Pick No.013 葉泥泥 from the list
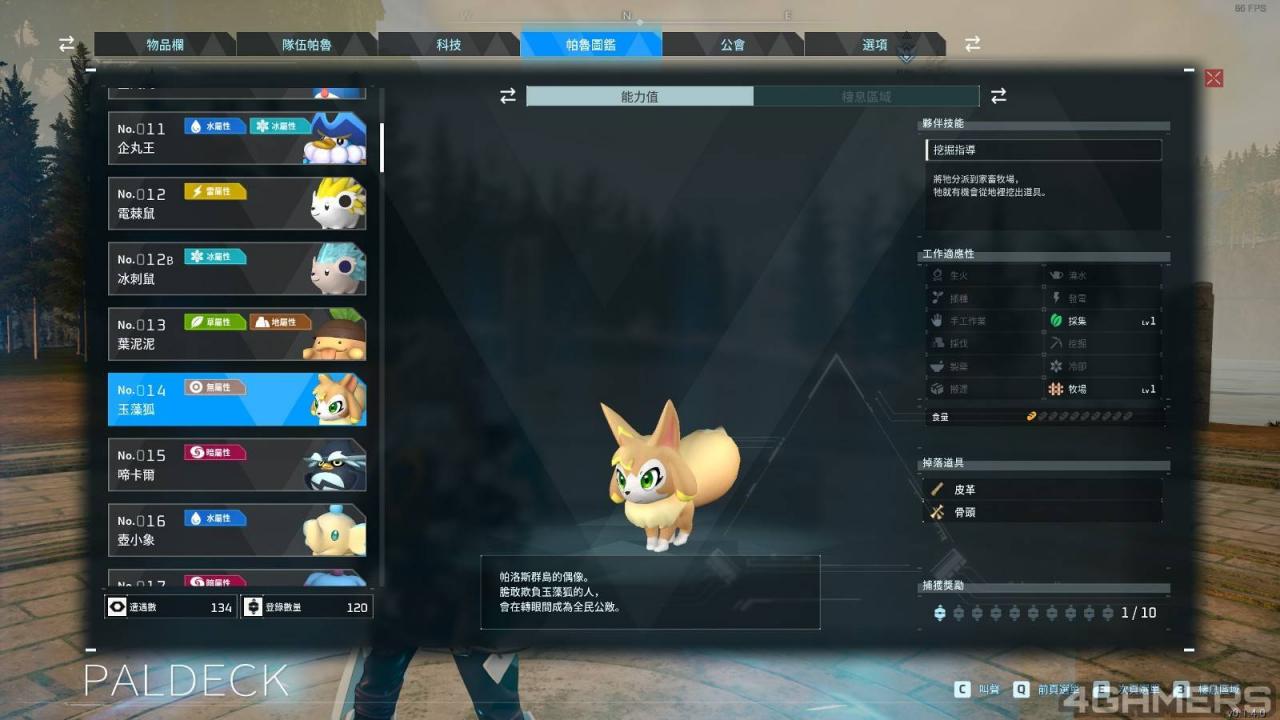The height and width of the screenshot is (720, 1280). 237,334
